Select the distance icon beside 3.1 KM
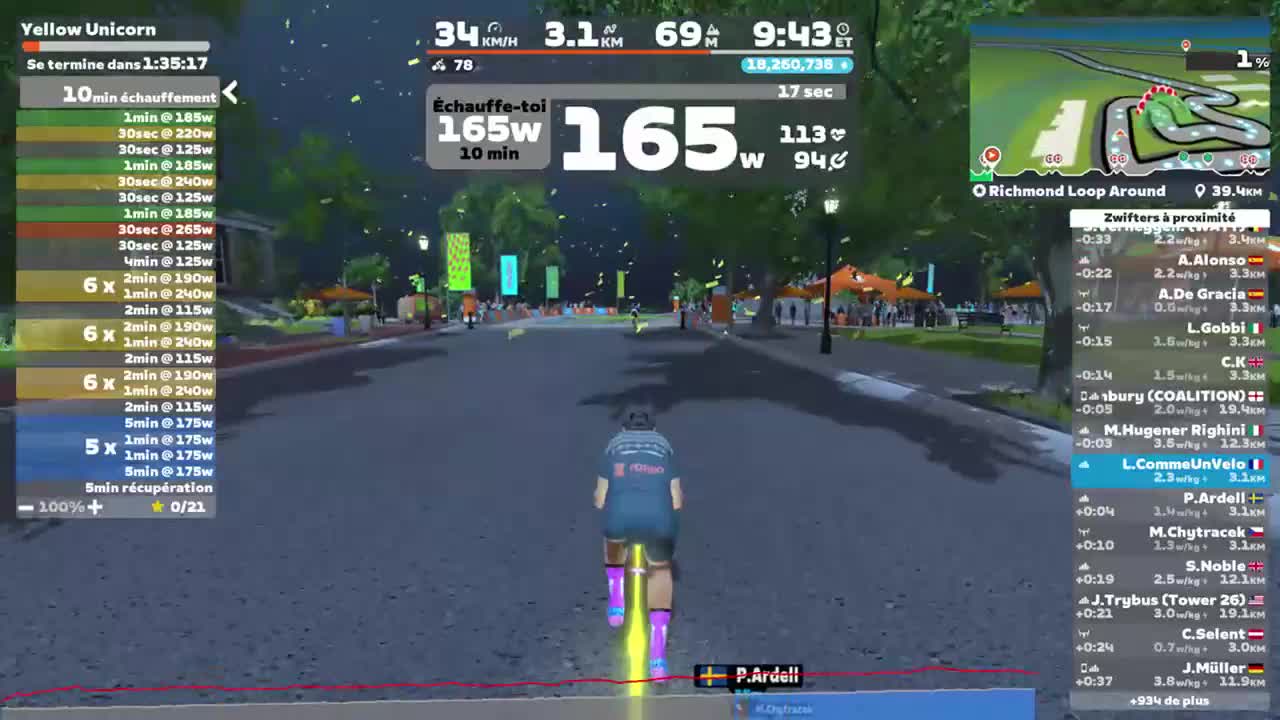Viewport: 1280px width, 720px height. [x=610, y=29]
